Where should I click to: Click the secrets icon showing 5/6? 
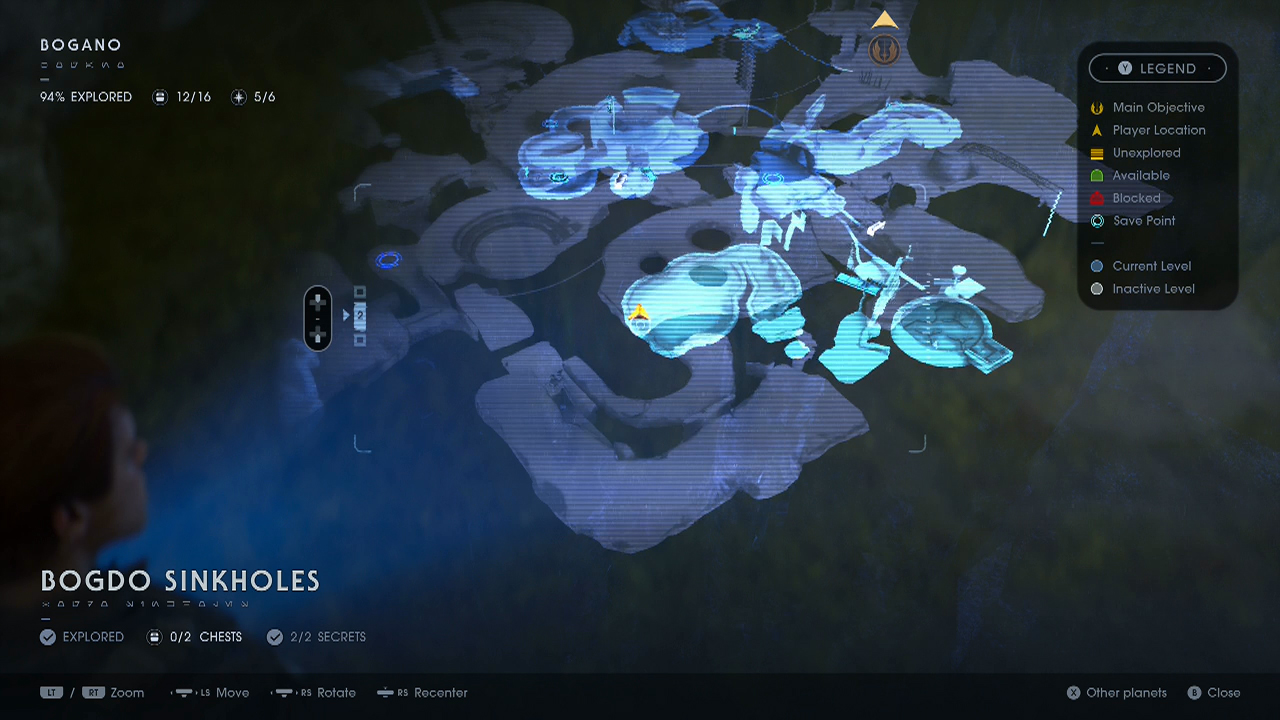click(x=237, y=97)
